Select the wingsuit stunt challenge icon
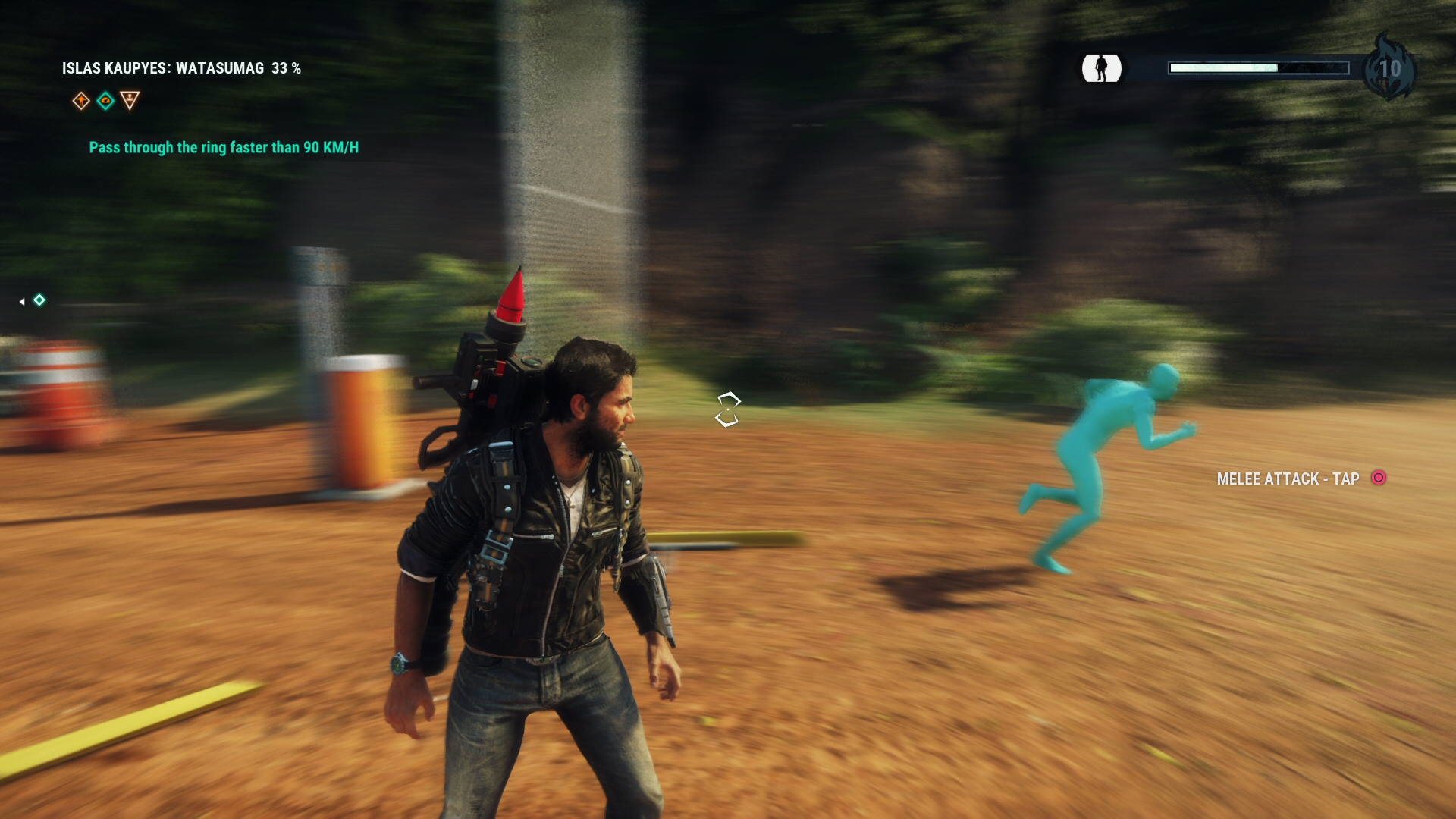This screenshot has width=1456, height=819. (81, 101)
